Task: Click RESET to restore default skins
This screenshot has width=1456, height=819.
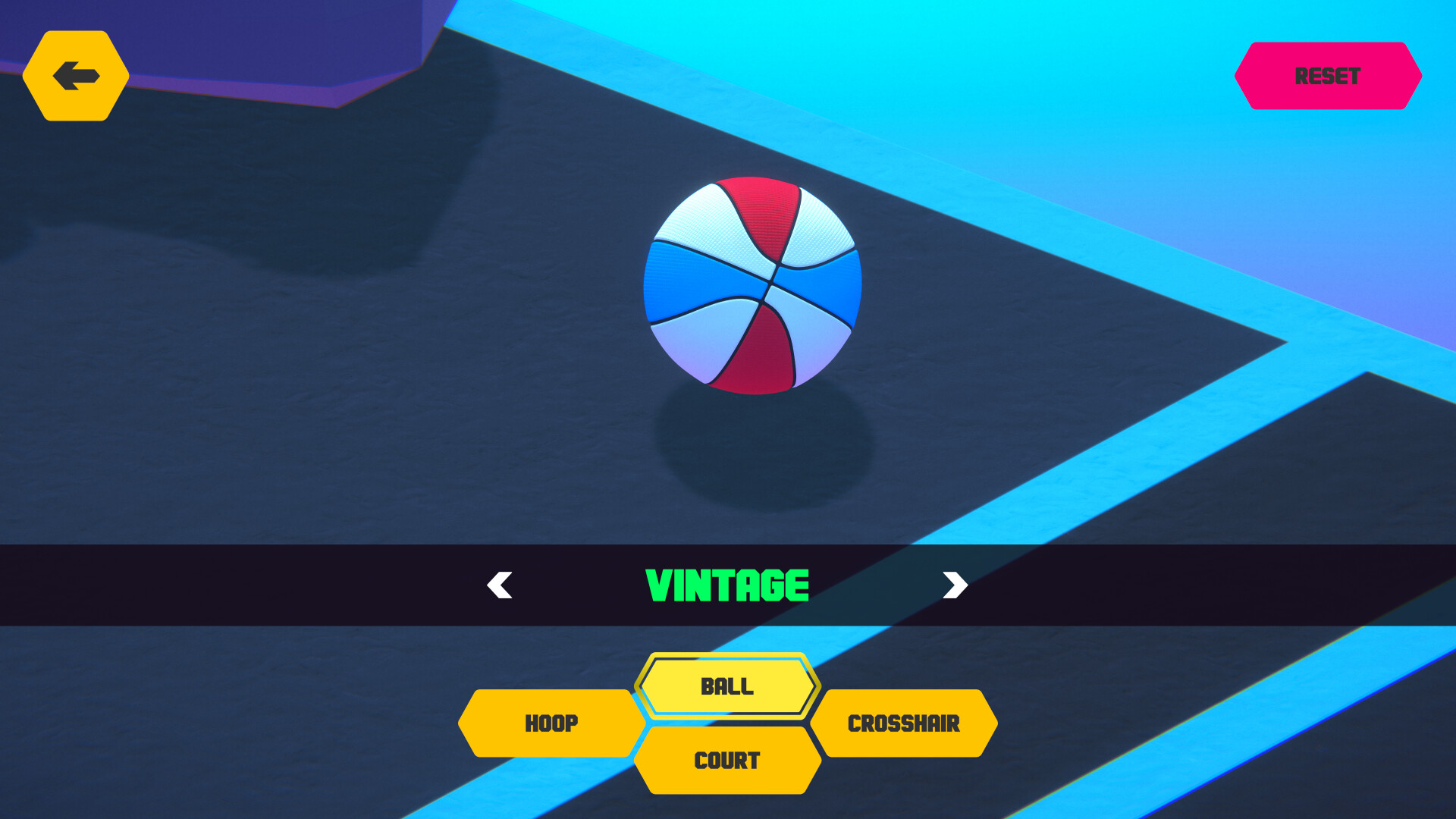Action: point(1329,76)
